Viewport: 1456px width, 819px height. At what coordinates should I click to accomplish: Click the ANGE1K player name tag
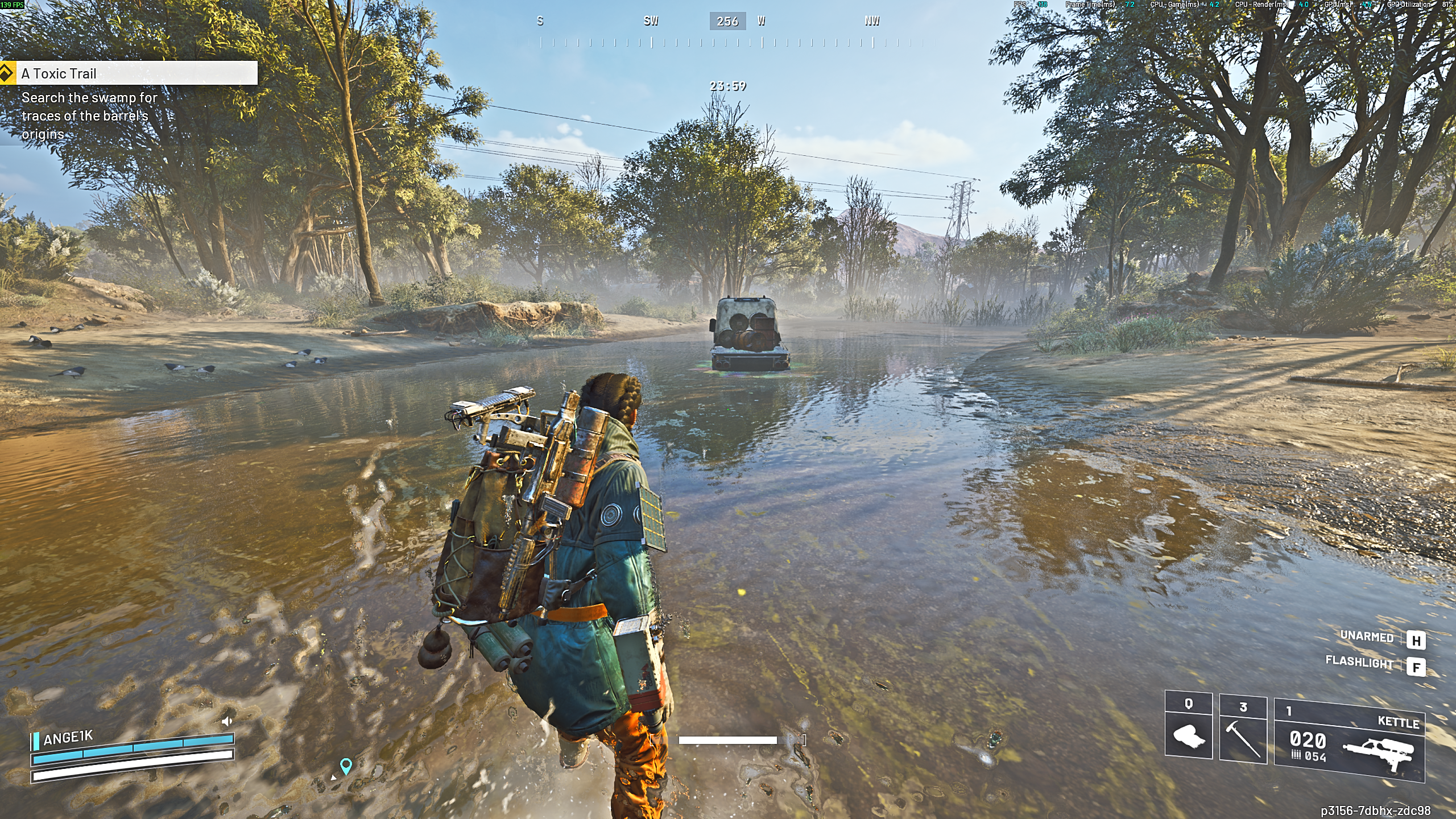pos(68,738)
